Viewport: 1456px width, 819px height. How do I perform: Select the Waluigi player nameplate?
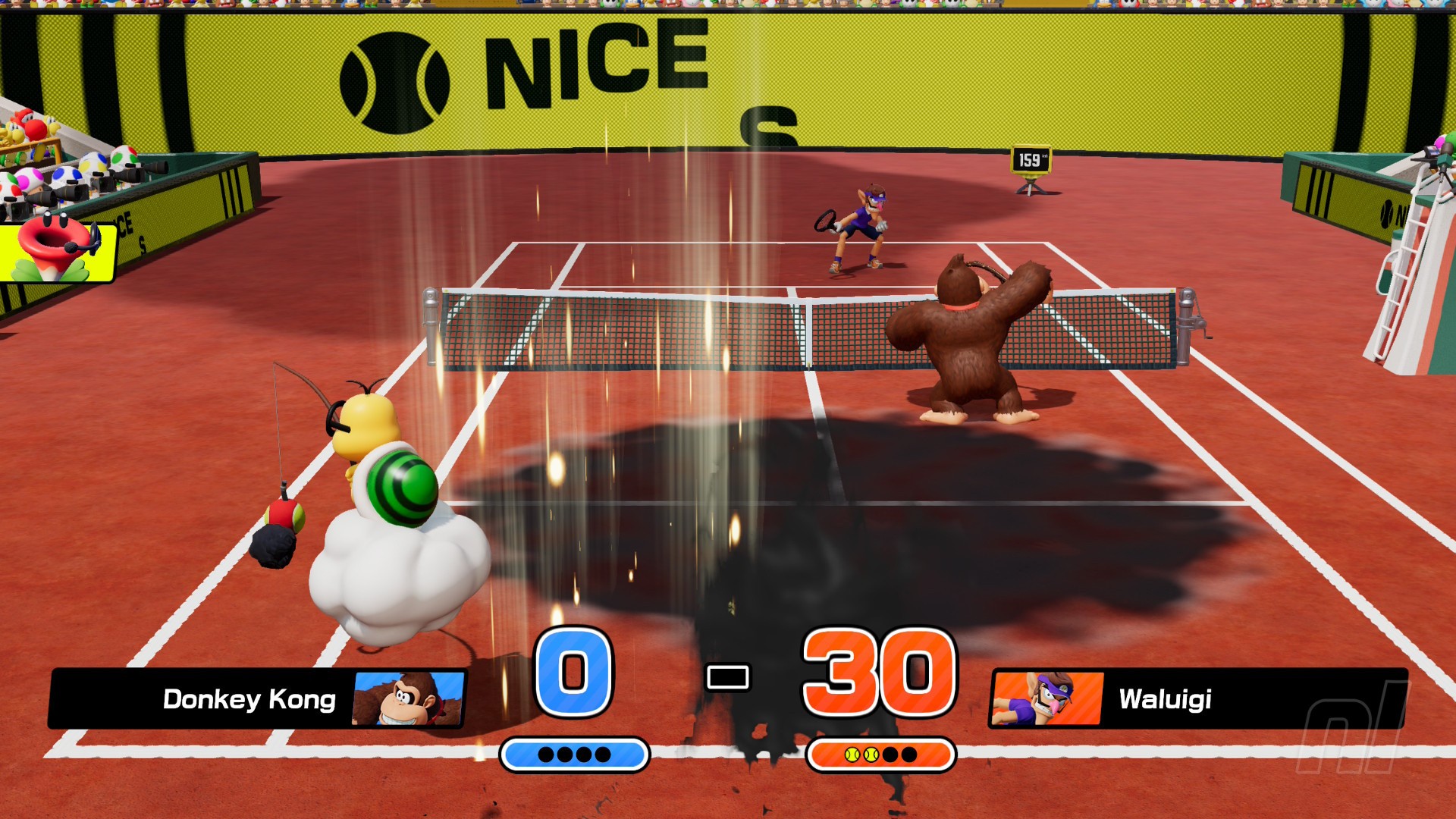(1197, 698)
